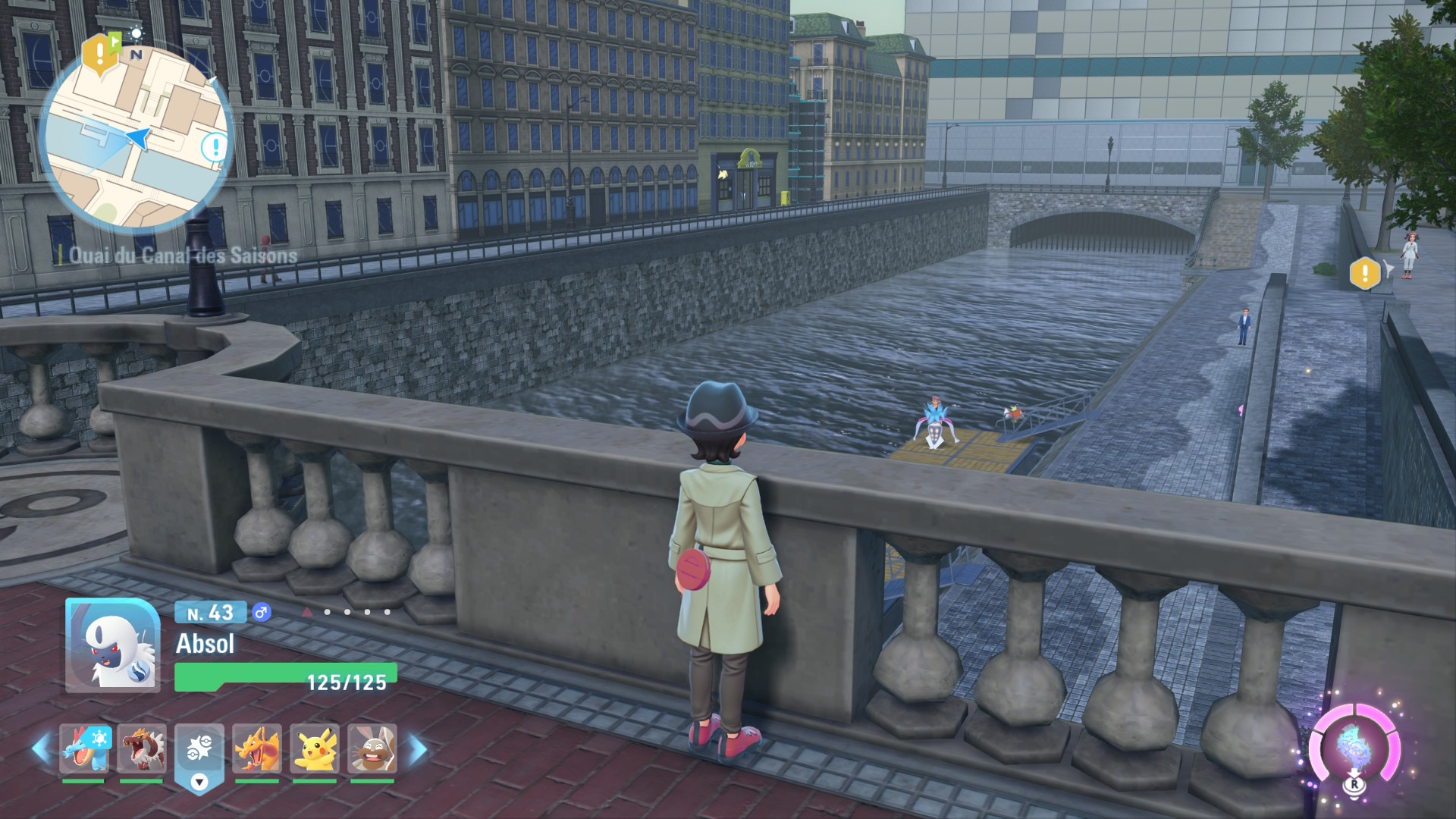Click the party bar's right arrow
Screen dimensions: 1456x819
point(418,748)
